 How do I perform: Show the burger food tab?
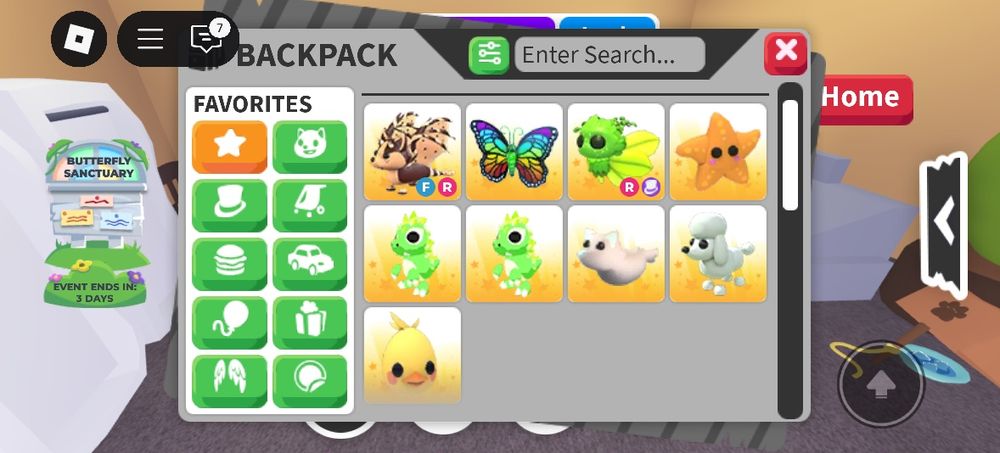pyautogui.click(x=230, y=264)
